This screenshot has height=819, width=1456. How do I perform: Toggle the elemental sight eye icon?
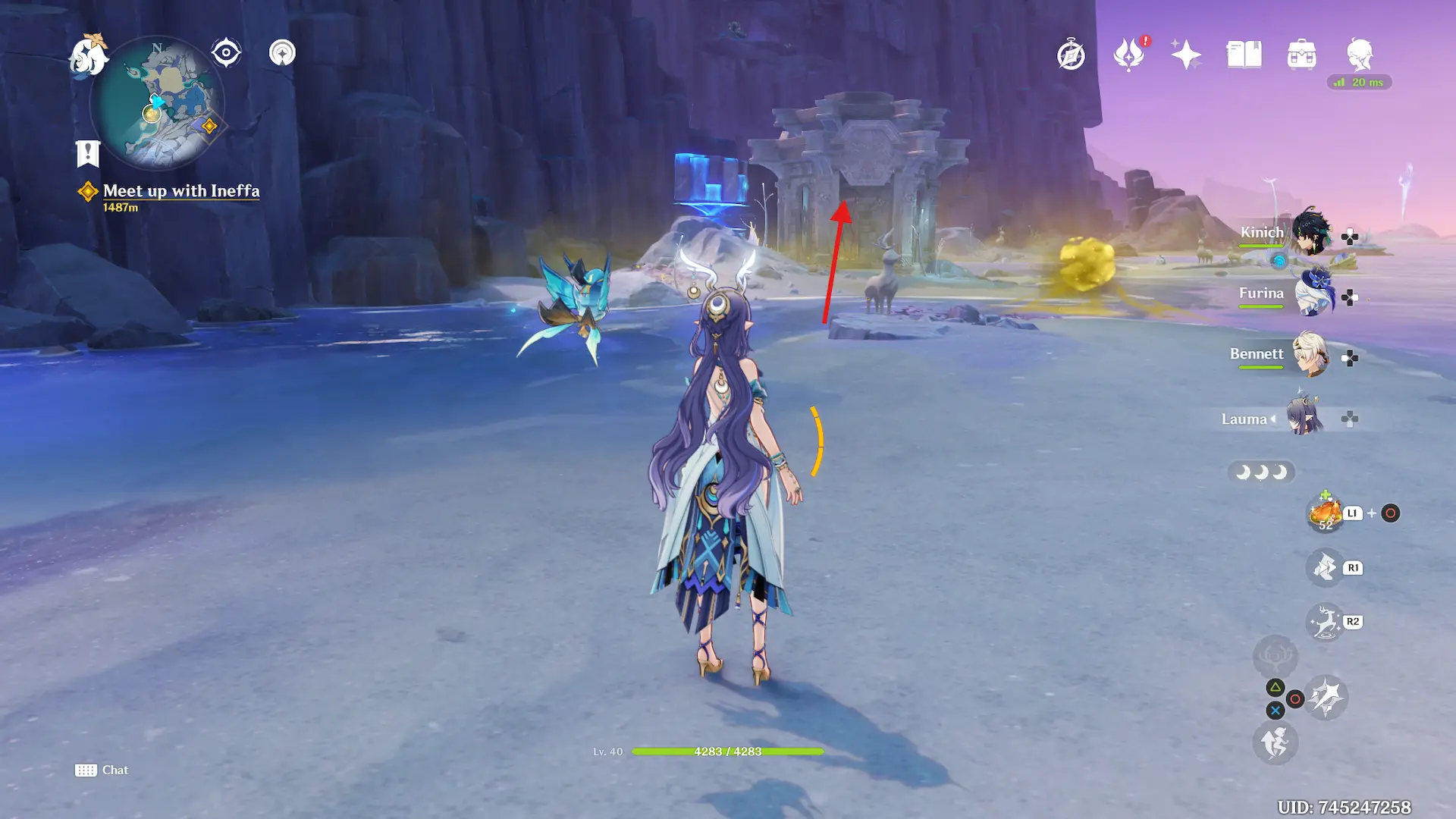click(226, 53)
